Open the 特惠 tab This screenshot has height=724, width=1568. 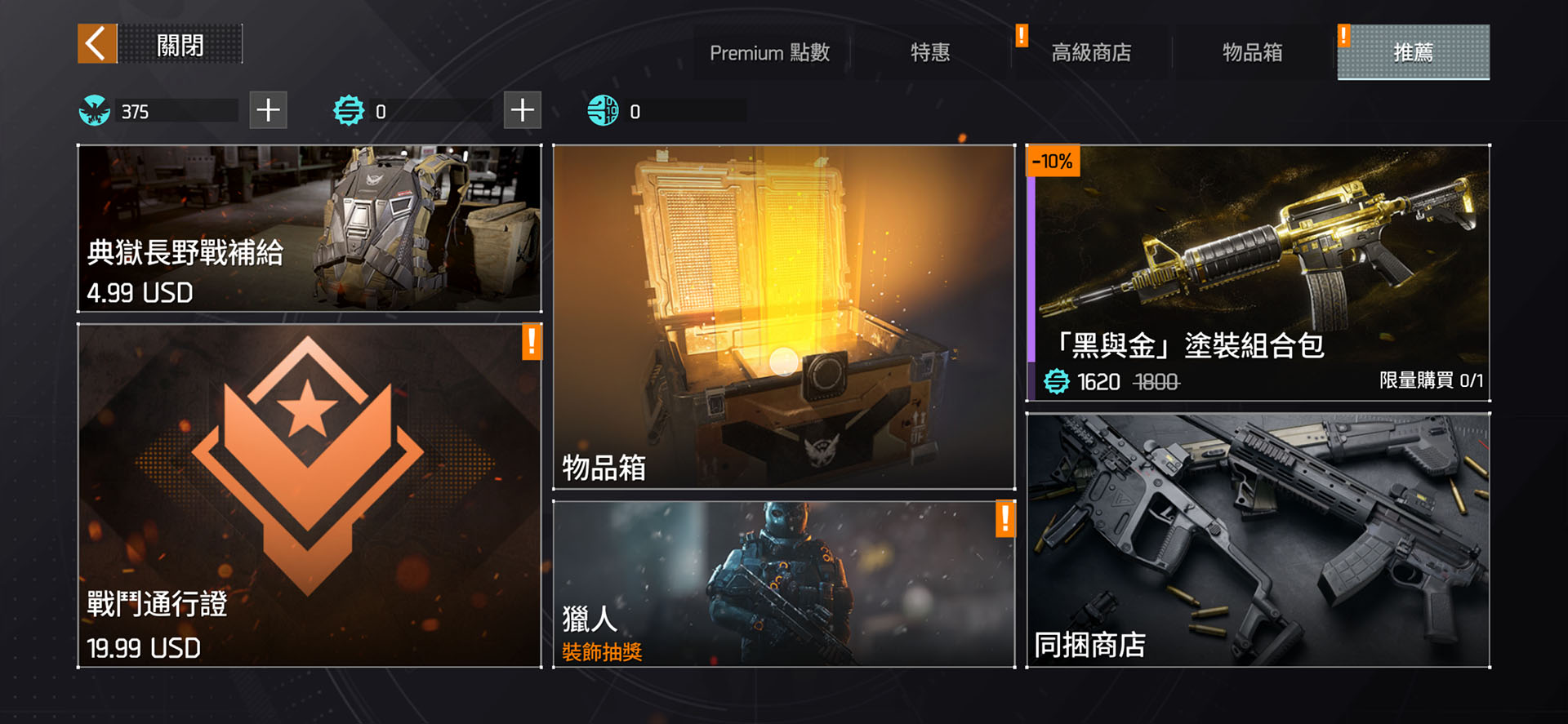point(930,53)
